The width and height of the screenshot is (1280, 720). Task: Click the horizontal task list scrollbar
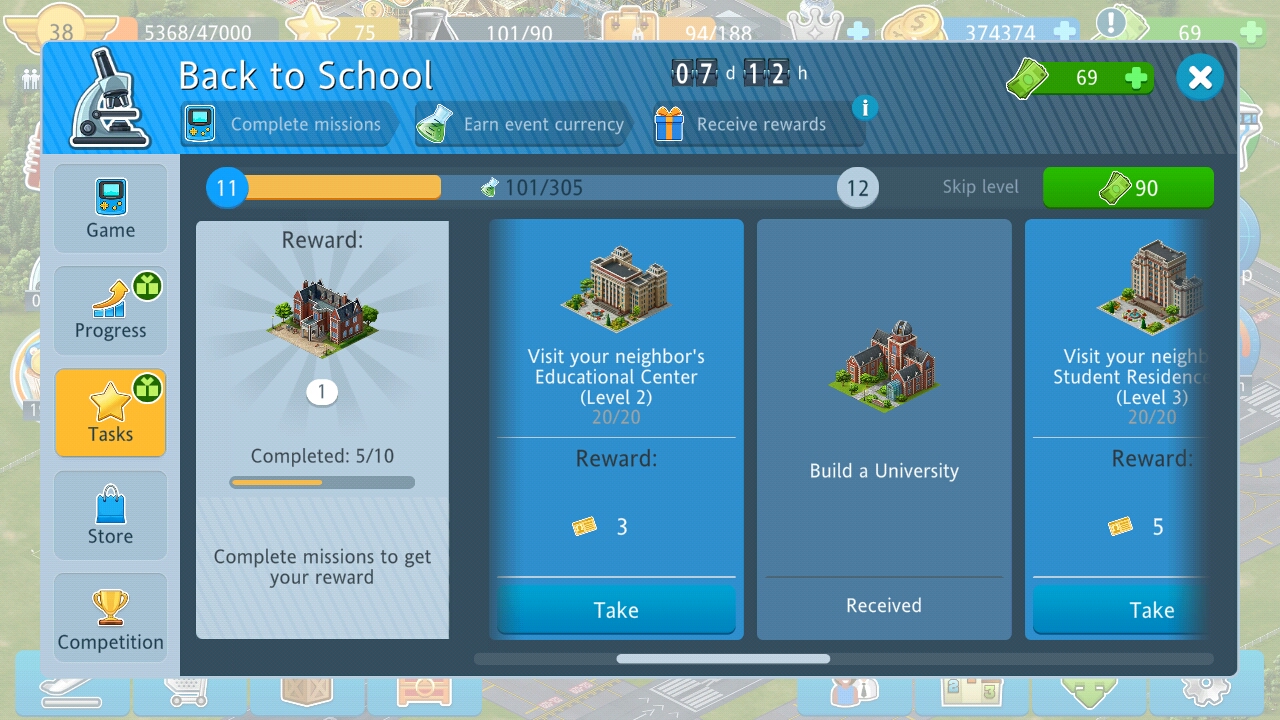[723, 659]
